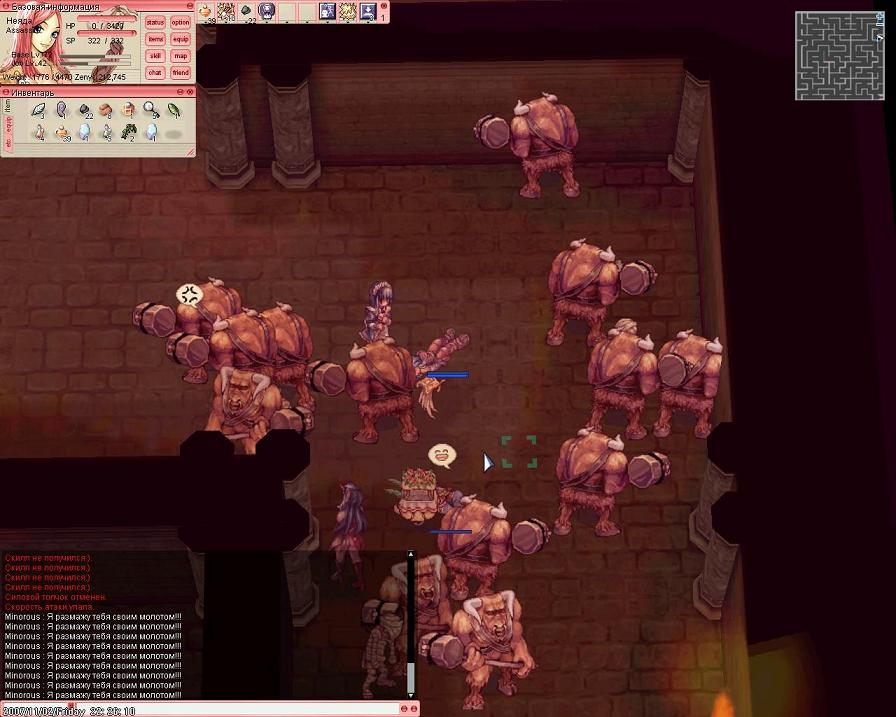Screen dimensions: 896x717
Task: Close the Инвентарь inventory window
Action: point(189,93)
